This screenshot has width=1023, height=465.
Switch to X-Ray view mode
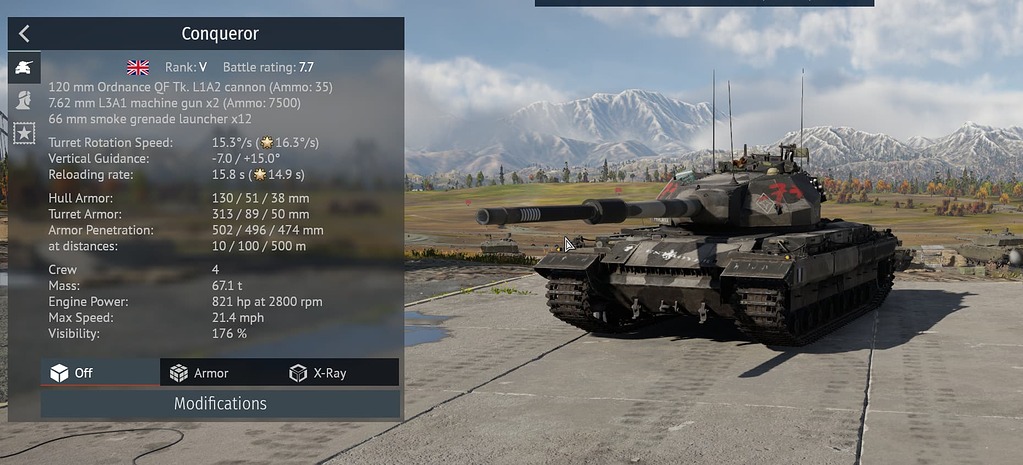pos(339,373)
